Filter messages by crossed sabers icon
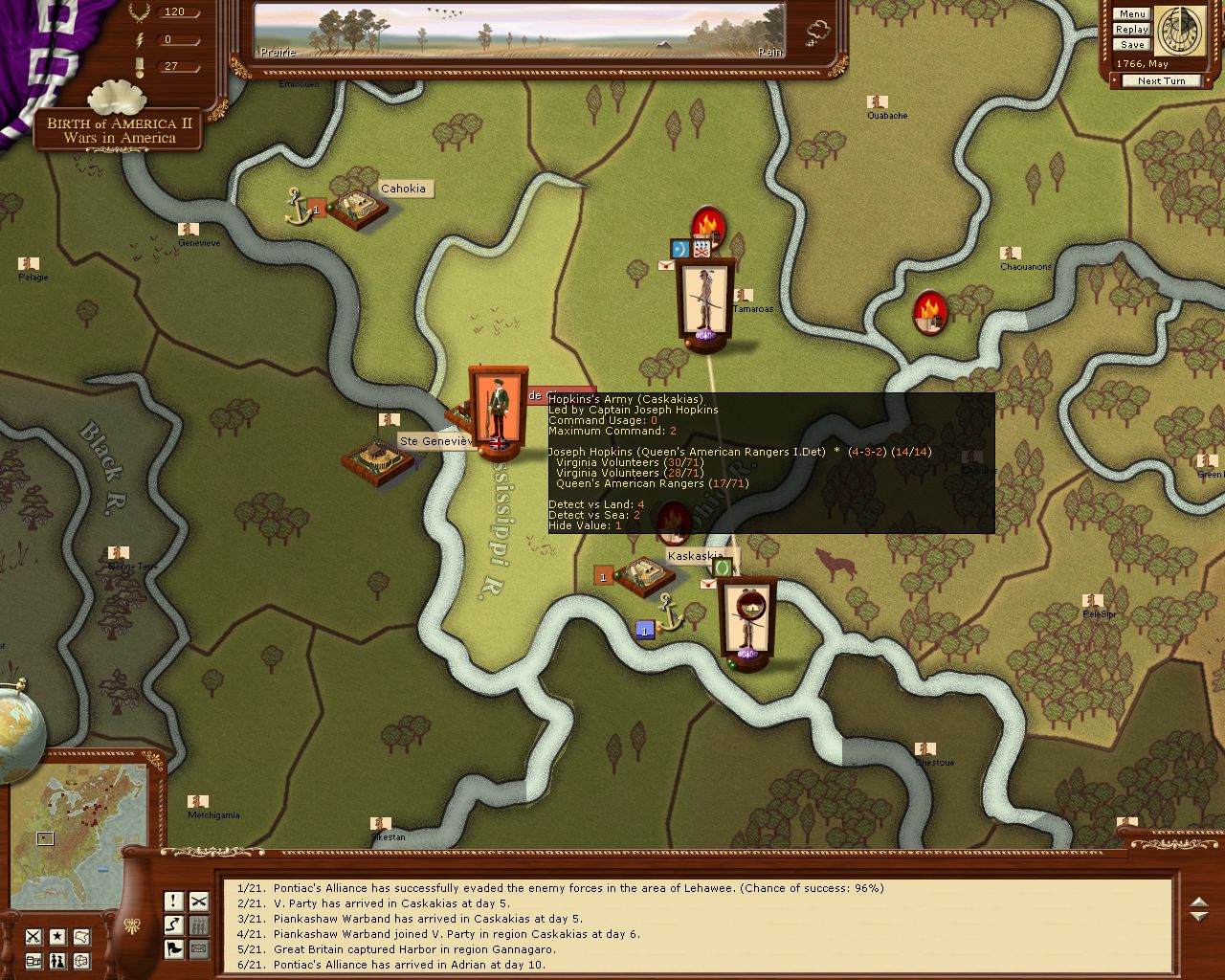1225x980 pixels. point(198,901)
